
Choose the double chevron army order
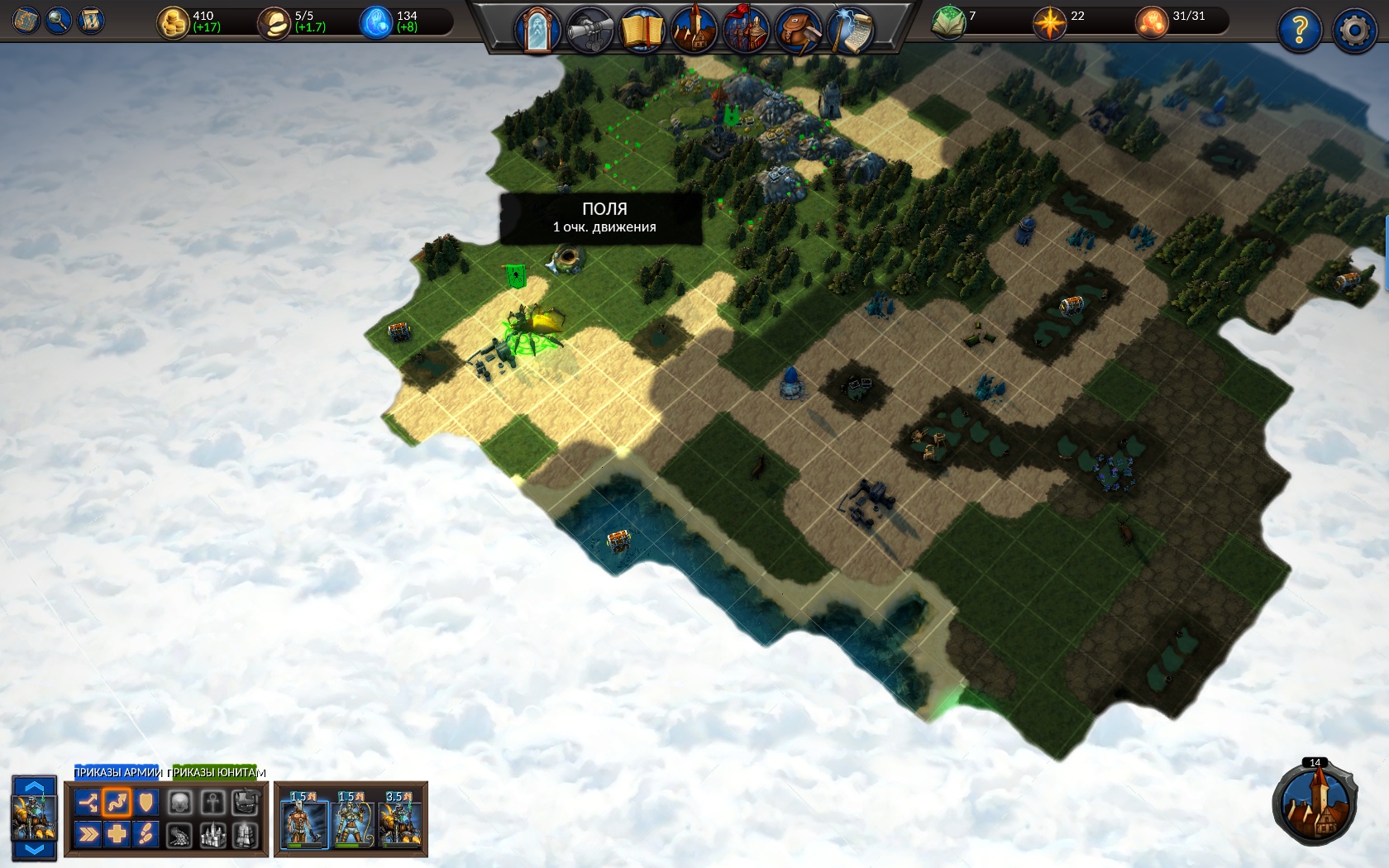coord(87,833)
